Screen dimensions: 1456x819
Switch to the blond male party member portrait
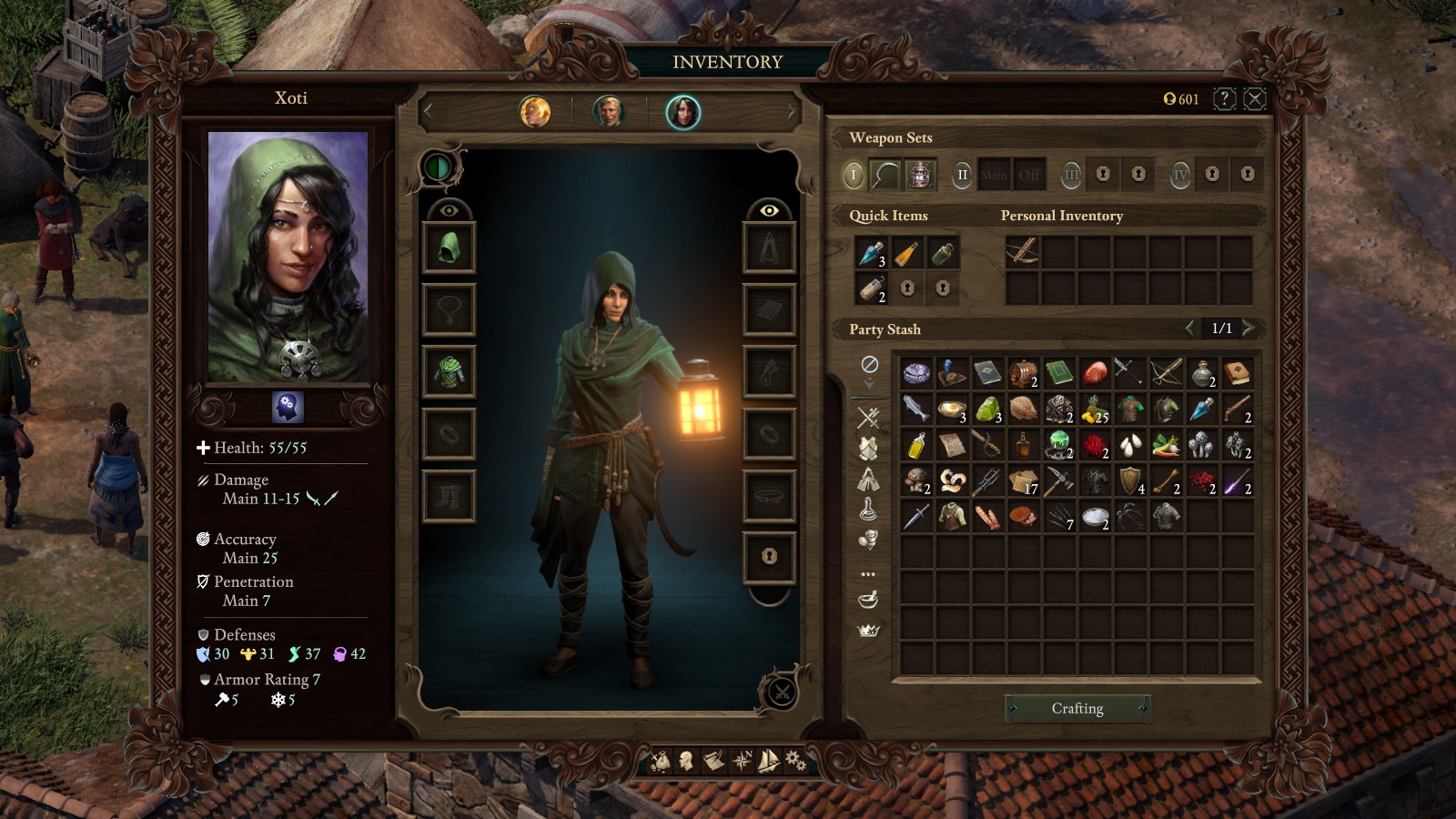pyautogui.click(x=609, y=112)
